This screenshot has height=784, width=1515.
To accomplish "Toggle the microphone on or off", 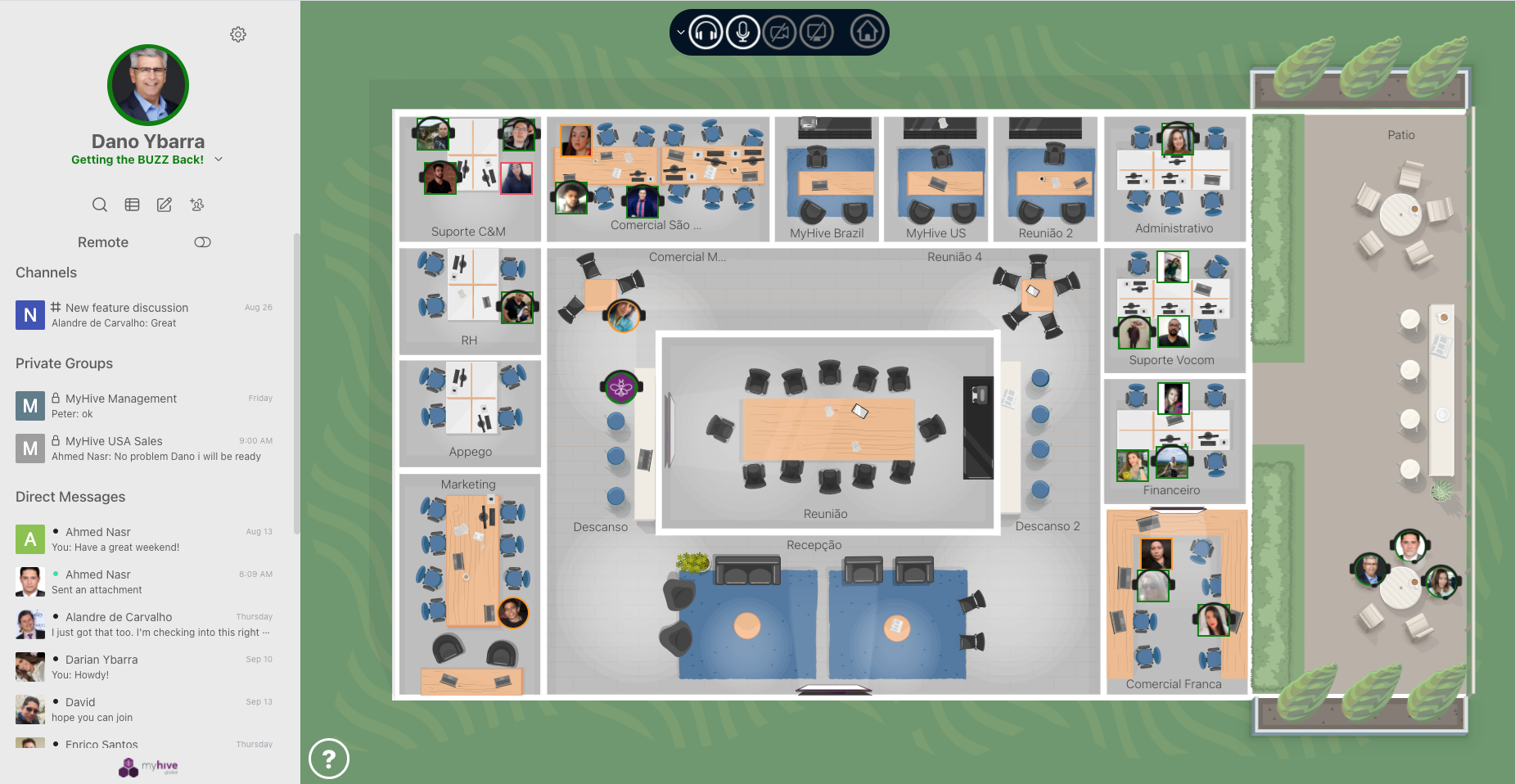I will [742, 33].
